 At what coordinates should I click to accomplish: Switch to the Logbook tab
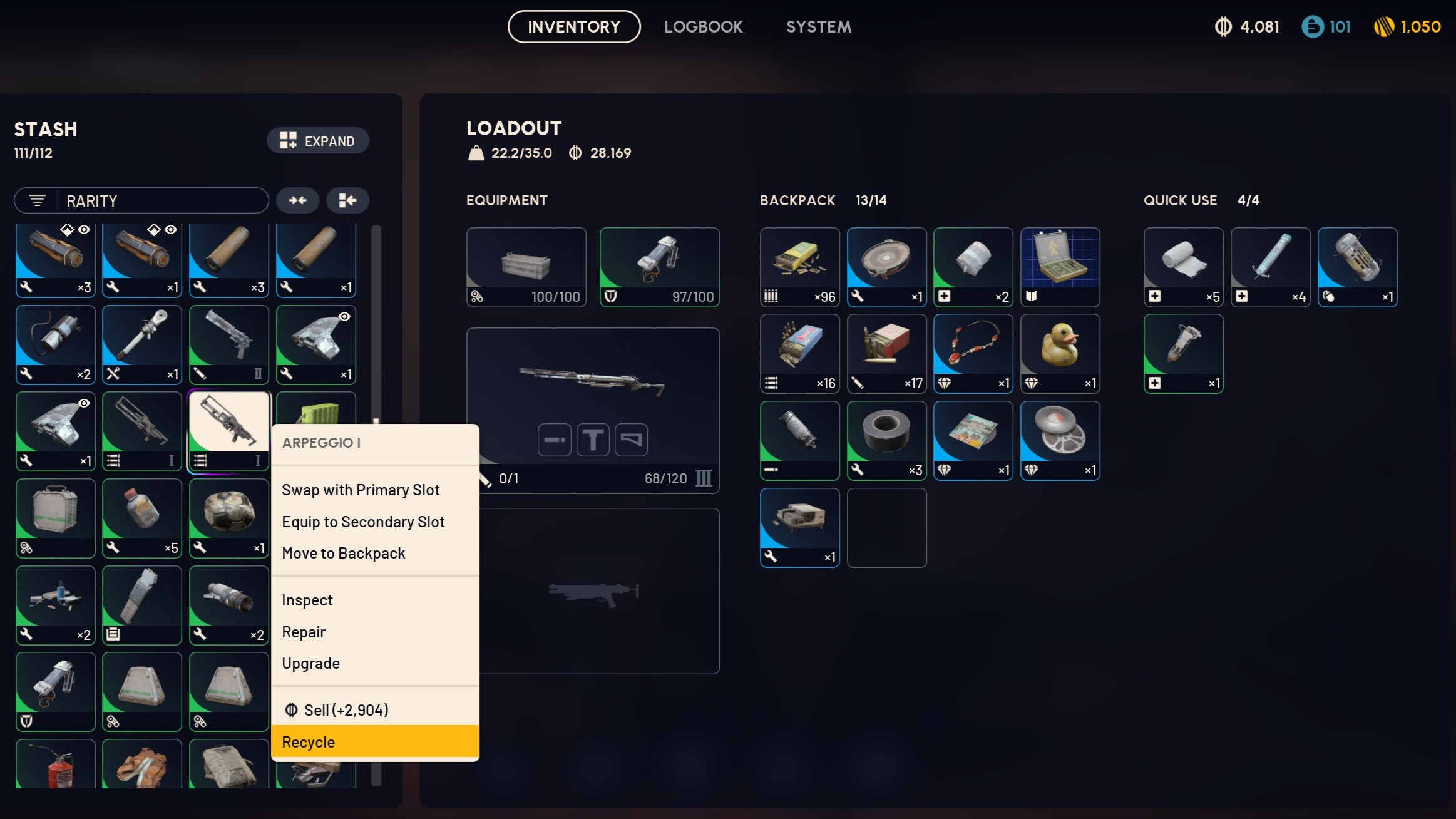[702, 26]
